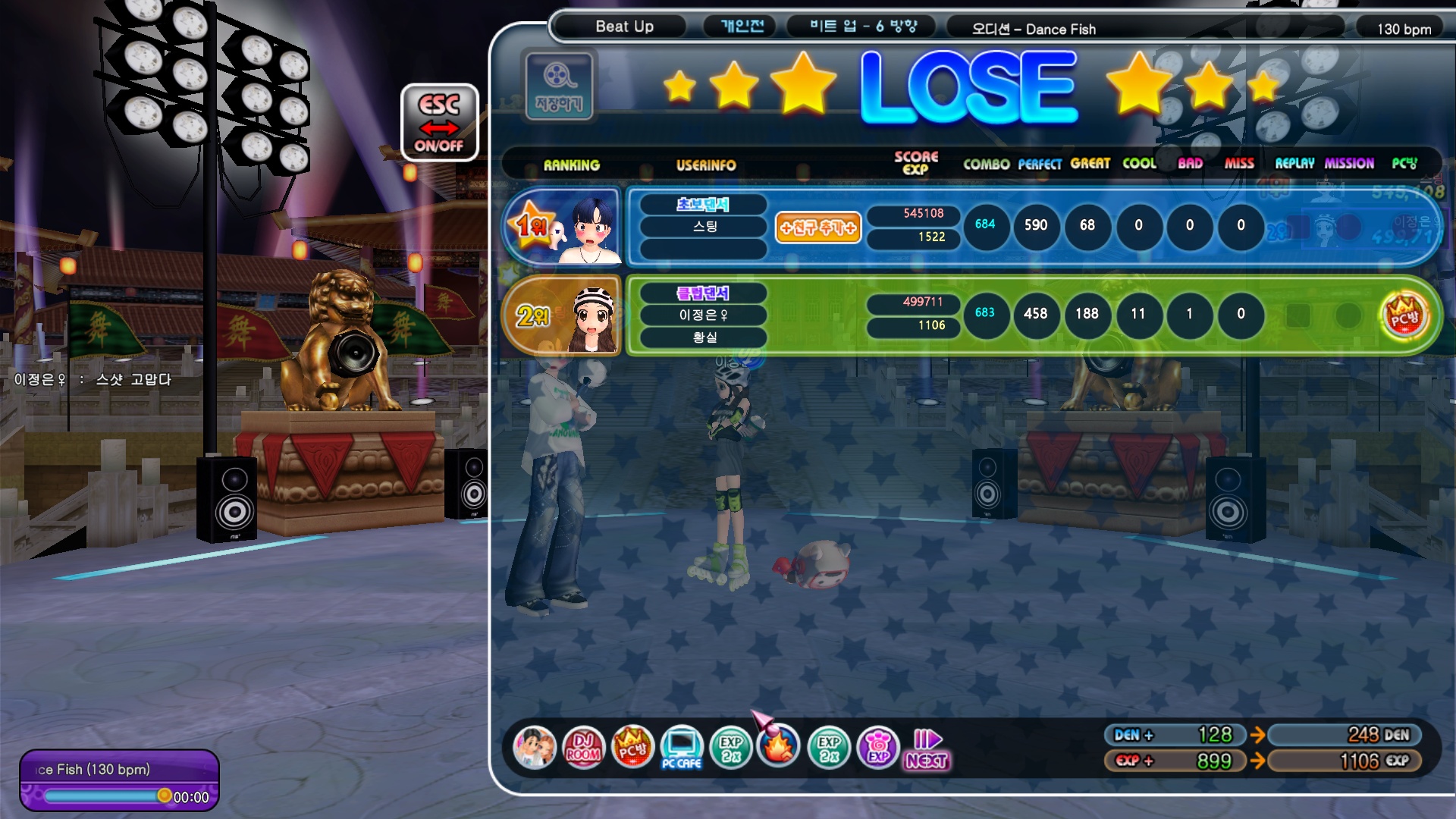Click the couple portrait bonus icon
Image resolution: width=1456 pixels, height=819 pixels.
click(535, 748)
